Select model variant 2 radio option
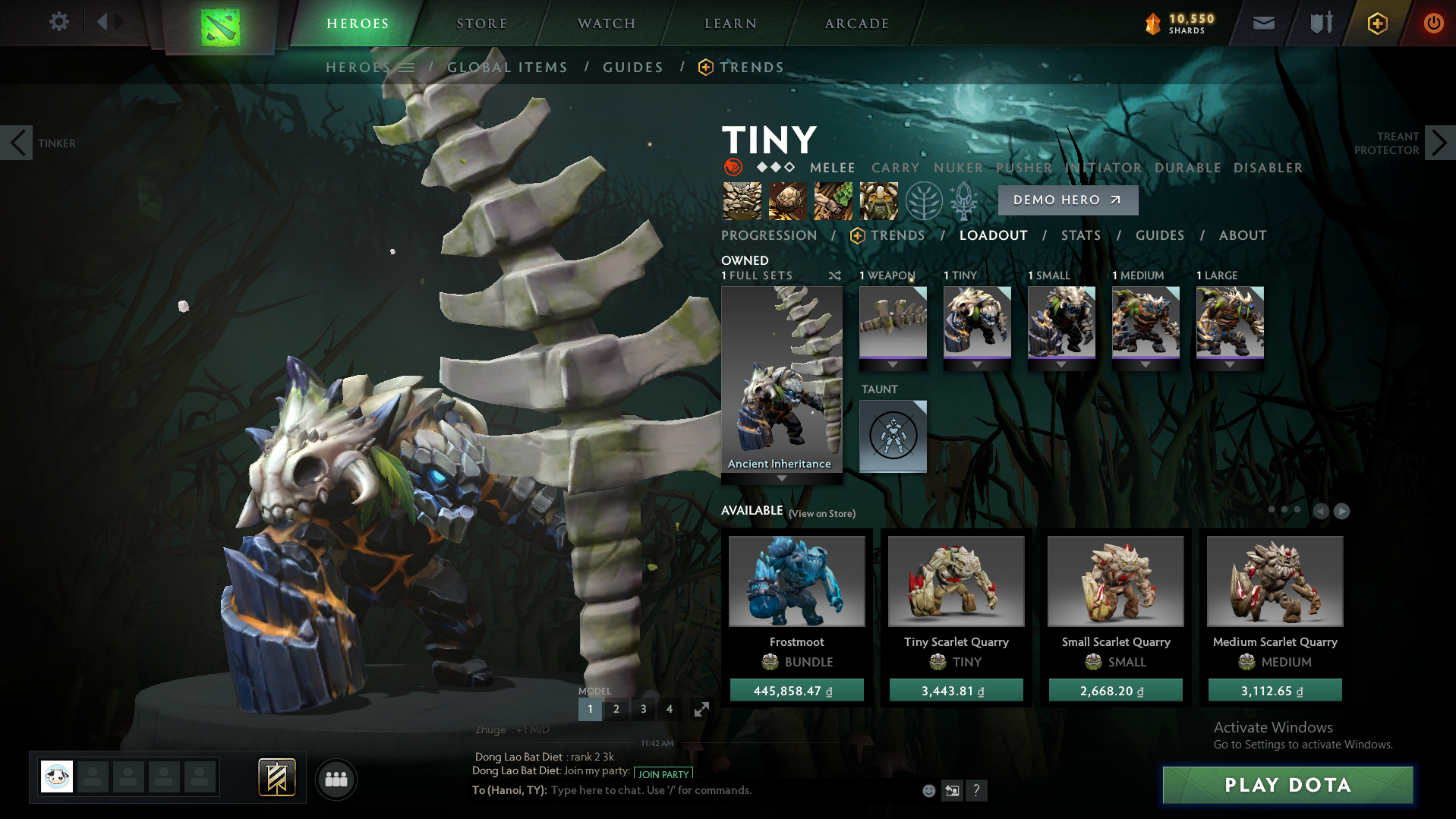Viewport: 1456px width, 819px height. click(616, 708)
